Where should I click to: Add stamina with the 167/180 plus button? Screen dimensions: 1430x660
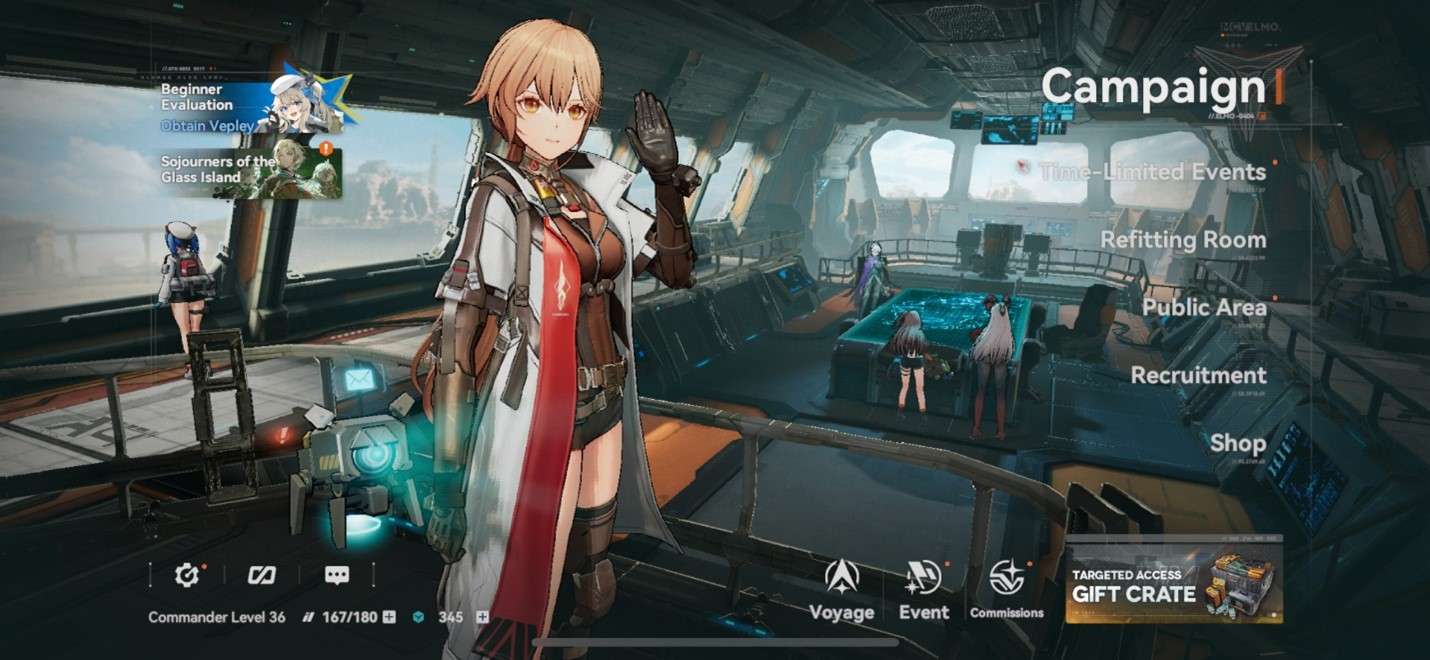pos(389,617)
